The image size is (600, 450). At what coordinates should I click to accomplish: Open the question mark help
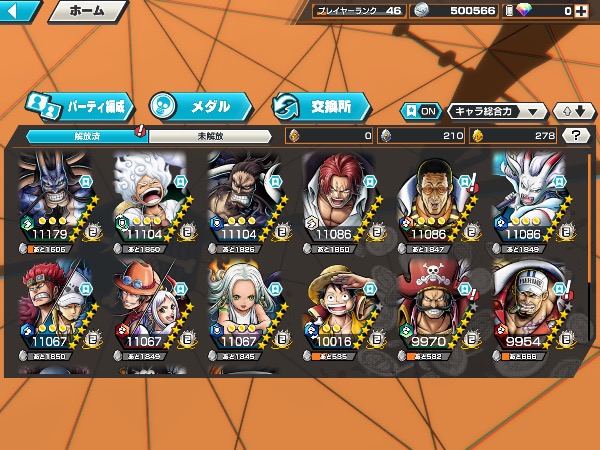(x=576, y=136)
